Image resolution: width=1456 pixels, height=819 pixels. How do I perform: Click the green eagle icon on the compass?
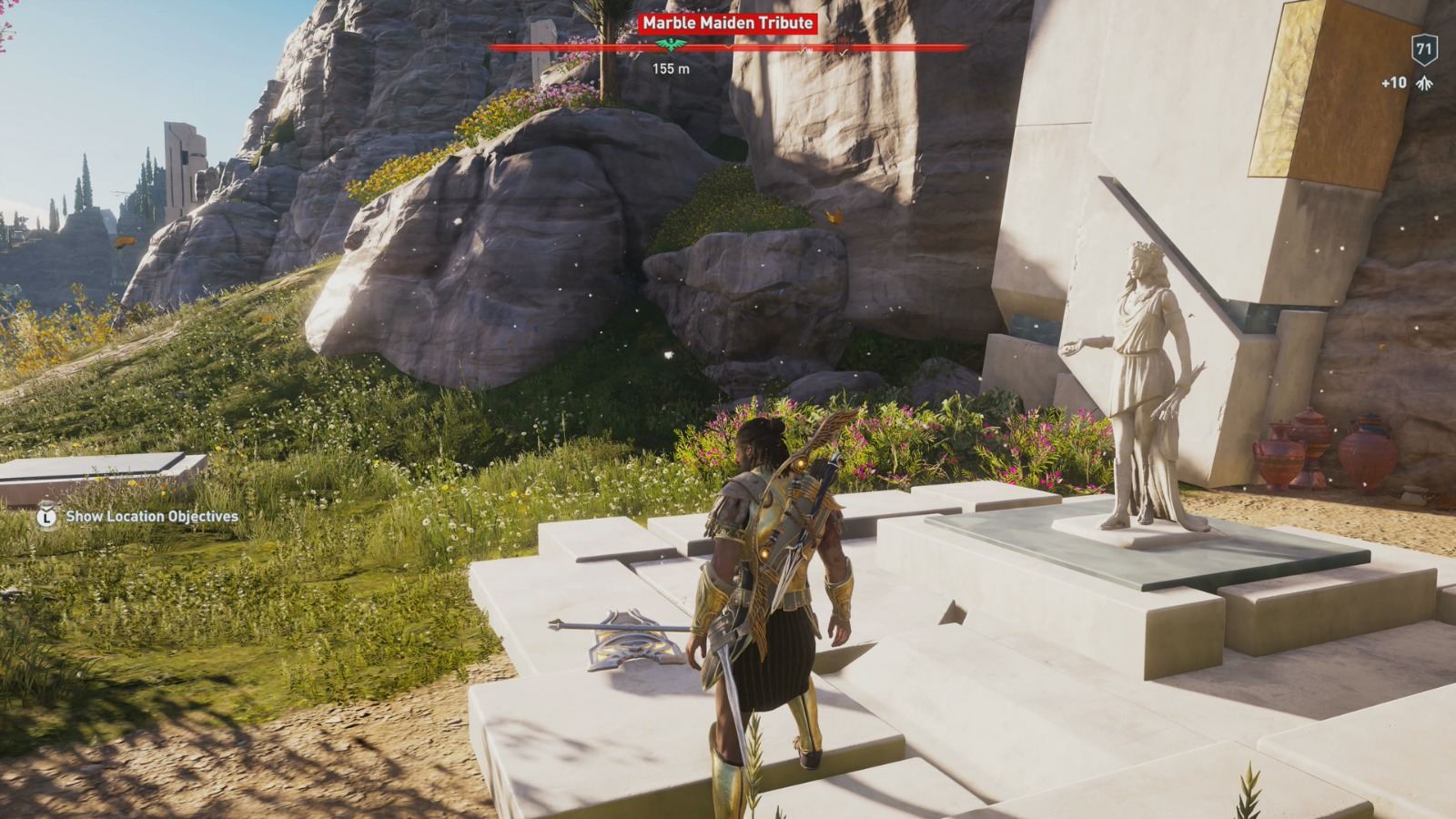pos(671,45)
